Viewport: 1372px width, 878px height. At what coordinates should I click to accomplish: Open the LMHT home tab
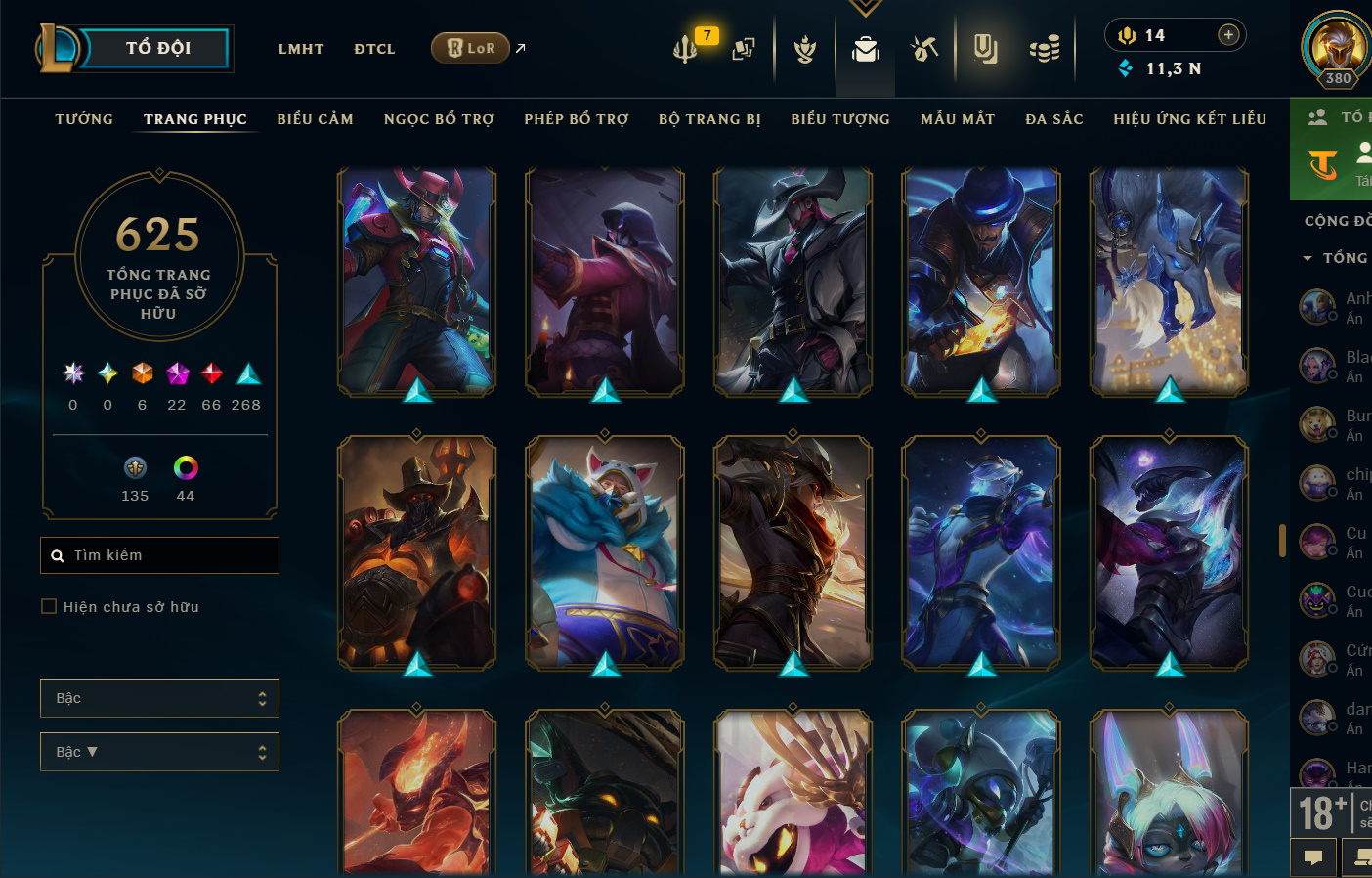pyautogui.click(x=301, y=49)
